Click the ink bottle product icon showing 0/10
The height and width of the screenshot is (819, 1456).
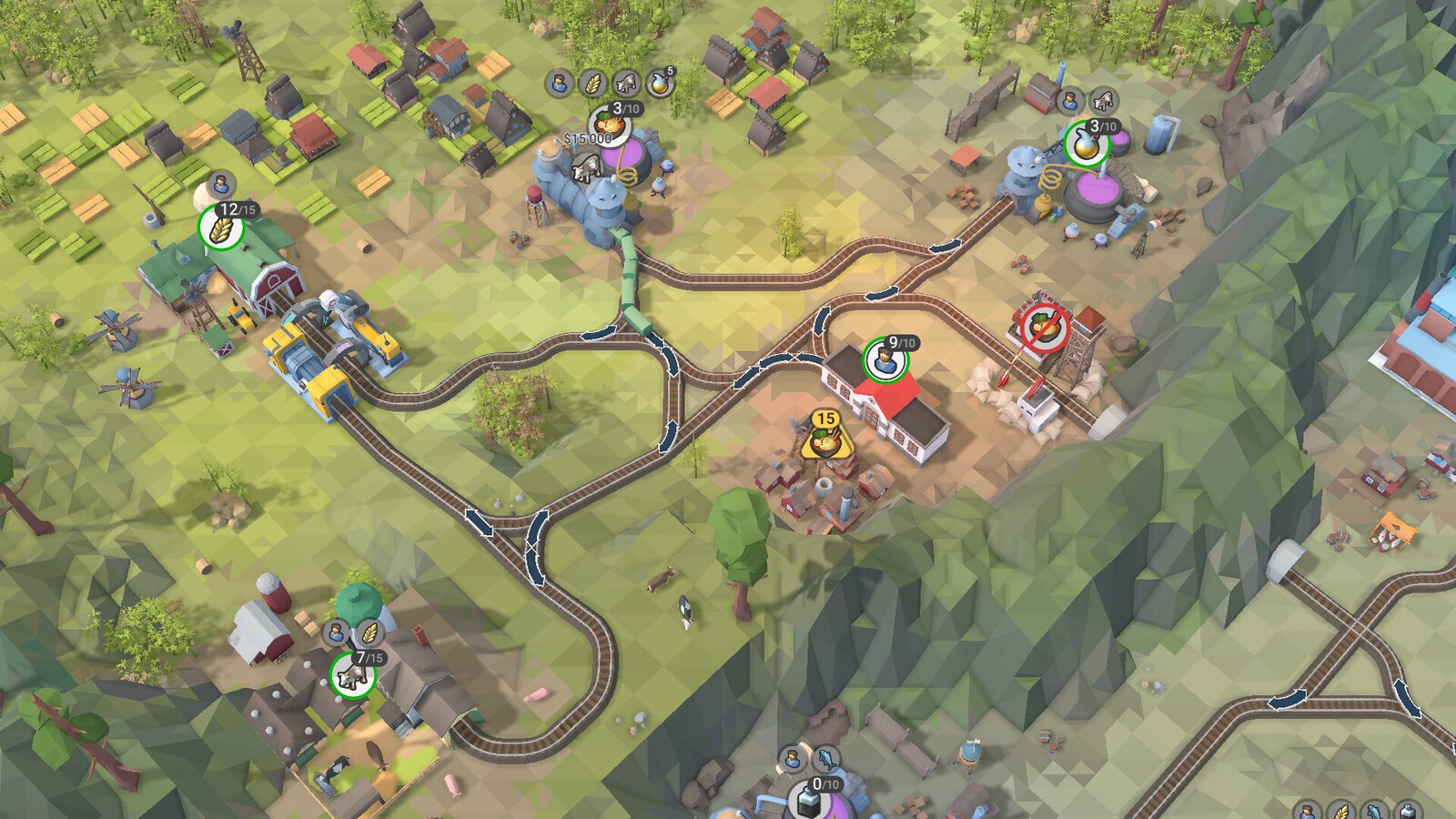click(x=810, y=799)
